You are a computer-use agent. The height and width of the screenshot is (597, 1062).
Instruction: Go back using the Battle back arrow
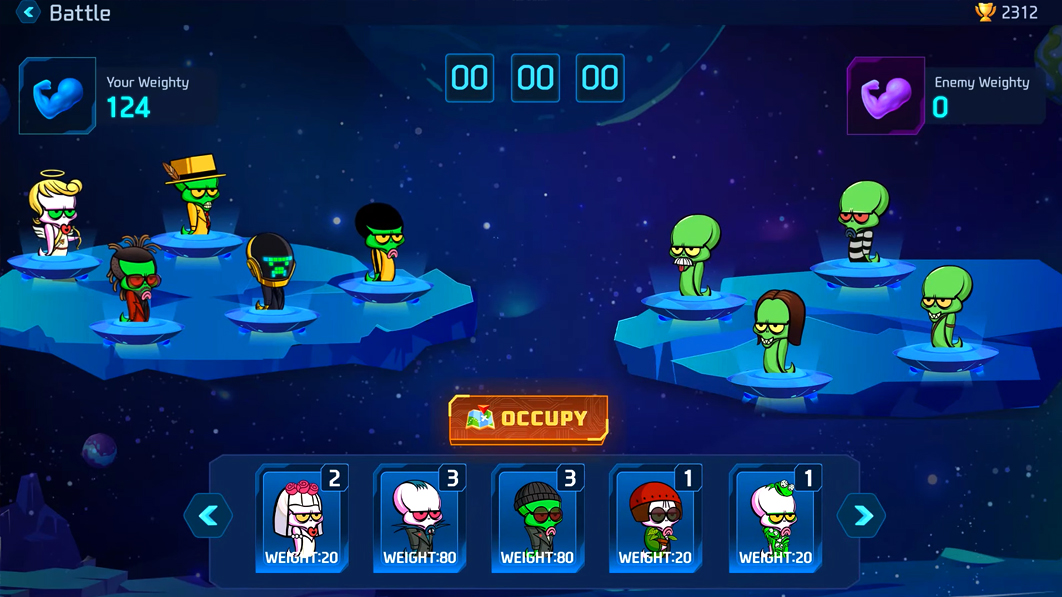point(28,13)
